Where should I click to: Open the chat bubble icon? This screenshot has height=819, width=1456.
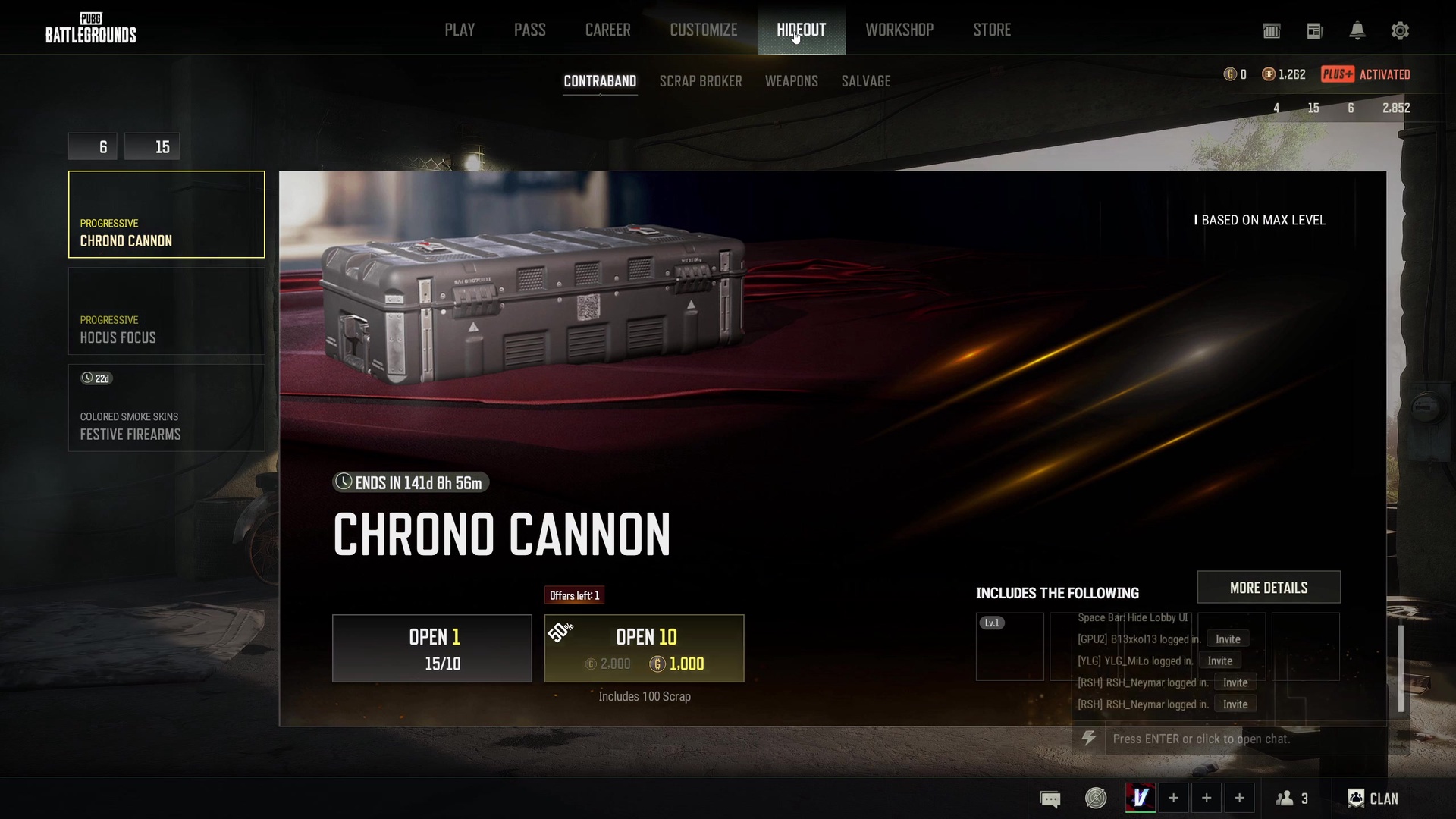[x=1050, y=799]
